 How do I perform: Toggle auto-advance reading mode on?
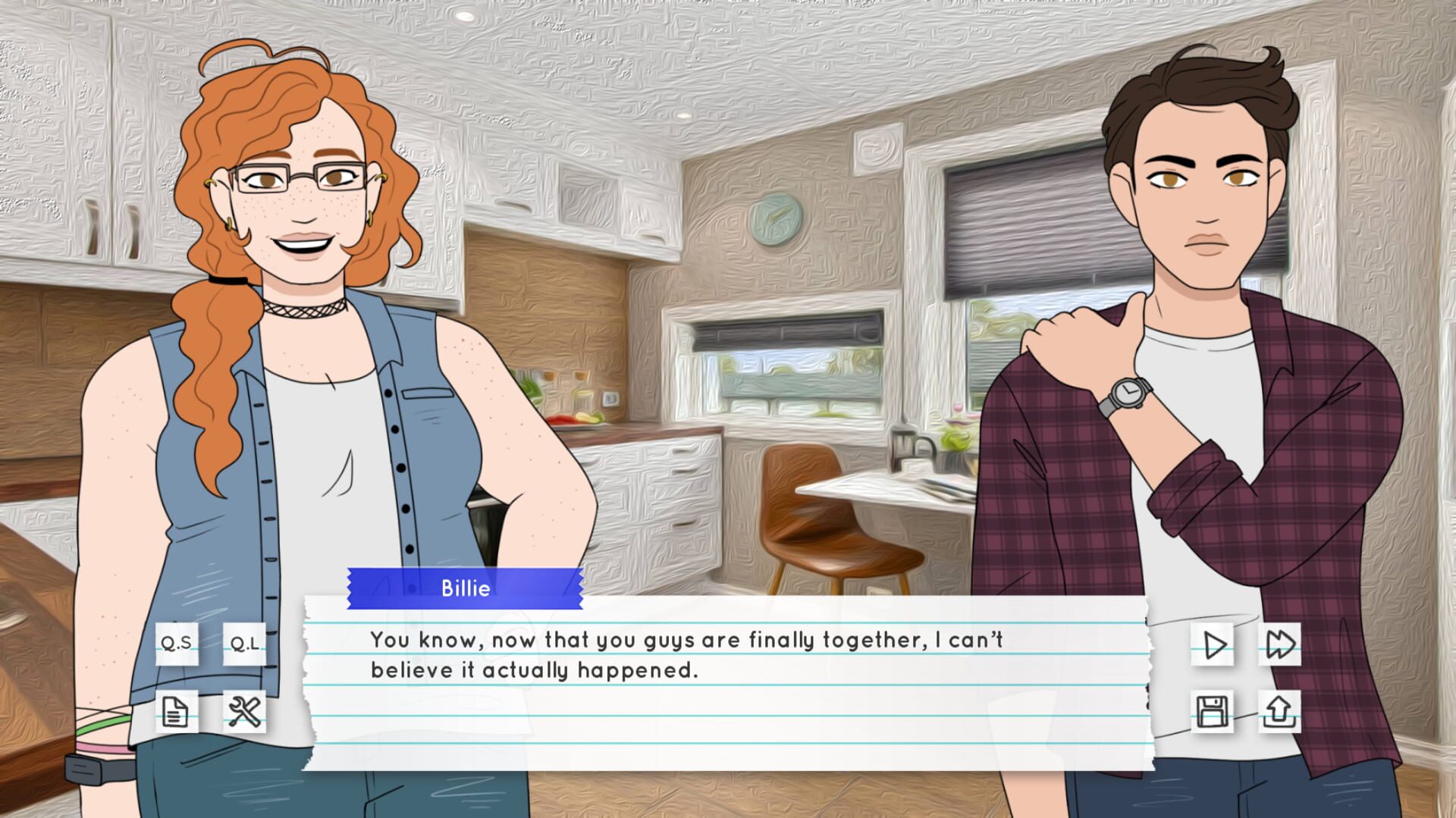(1211, 646)
